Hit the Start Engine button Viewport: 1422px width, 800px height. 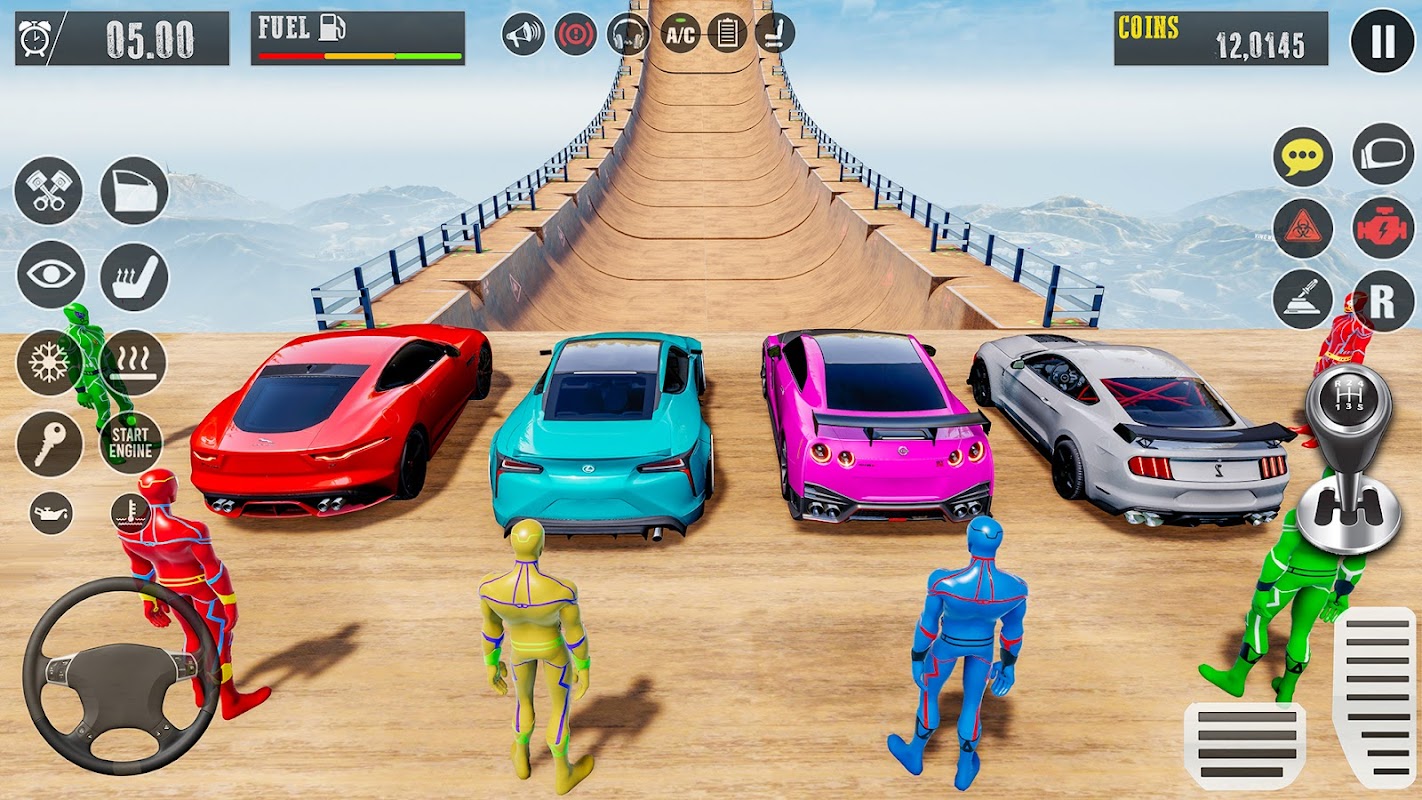click(x=131, y=442)
